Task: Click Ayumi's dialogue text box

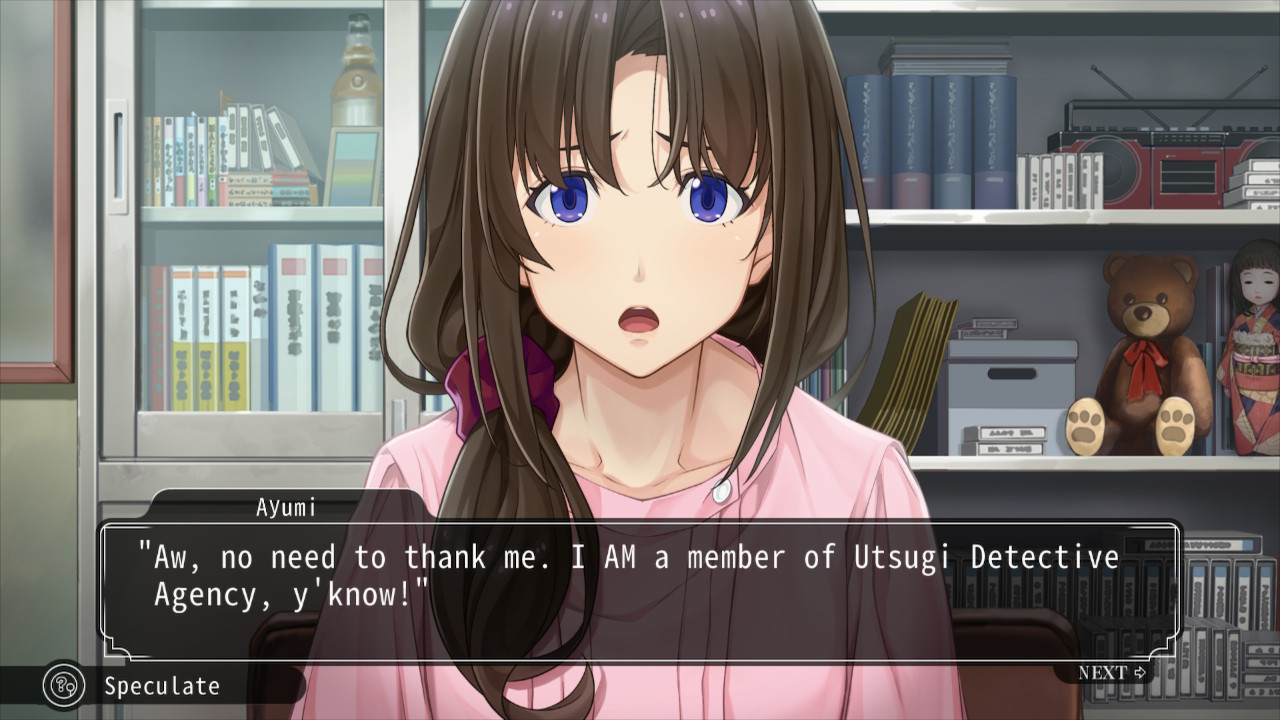Action: pos(638,589)
